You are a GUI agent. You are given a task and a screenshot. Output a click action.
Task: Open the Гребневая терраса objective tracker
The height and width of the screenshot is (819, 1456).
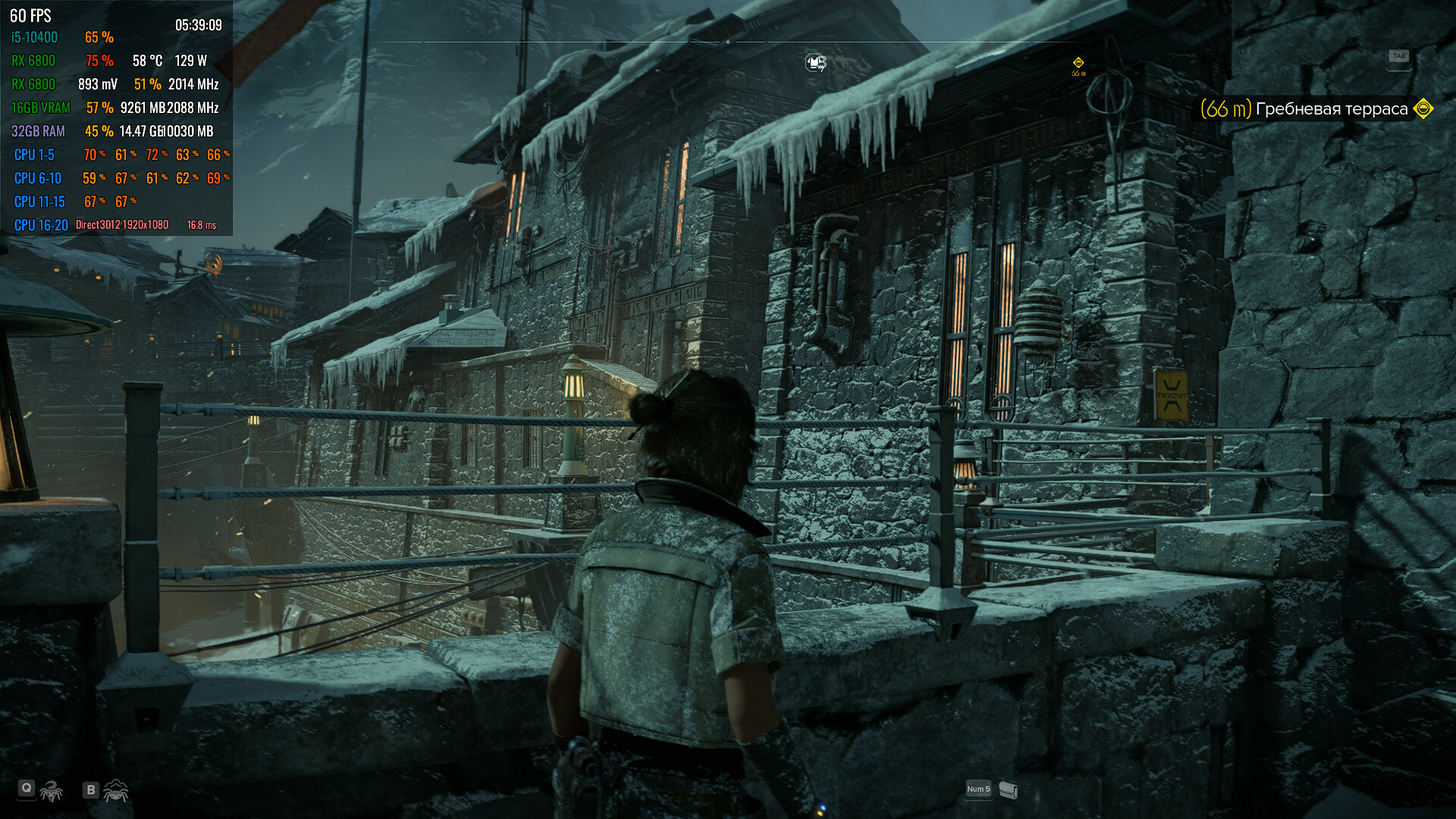pos(1331,109)
